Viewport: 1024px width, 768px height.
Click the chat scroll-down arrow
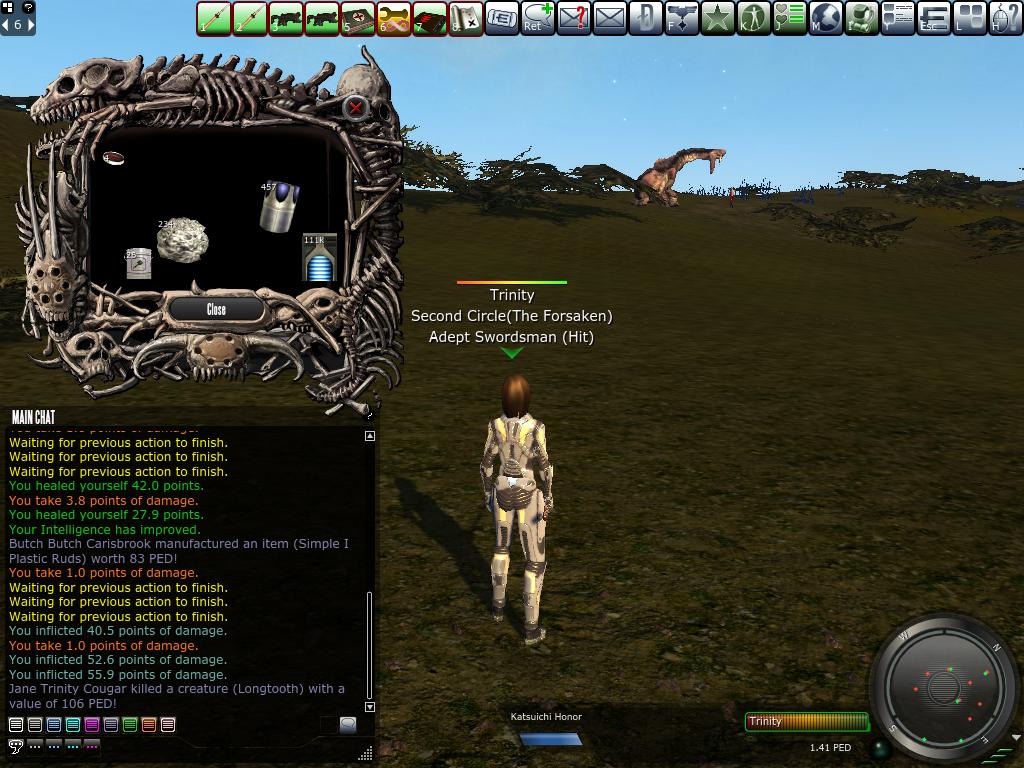click(x=370, y=707)
